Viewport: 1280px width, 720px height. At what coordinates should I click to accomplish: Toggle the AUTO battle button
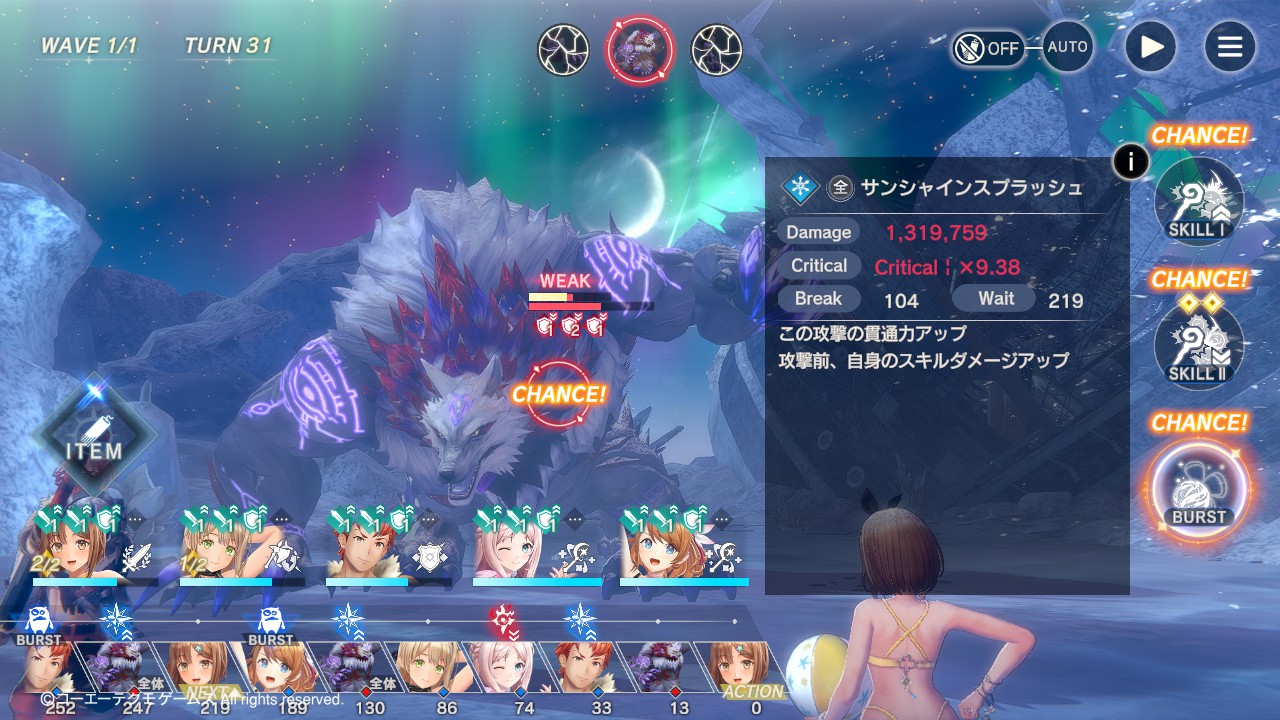(x=1067, y=47)
